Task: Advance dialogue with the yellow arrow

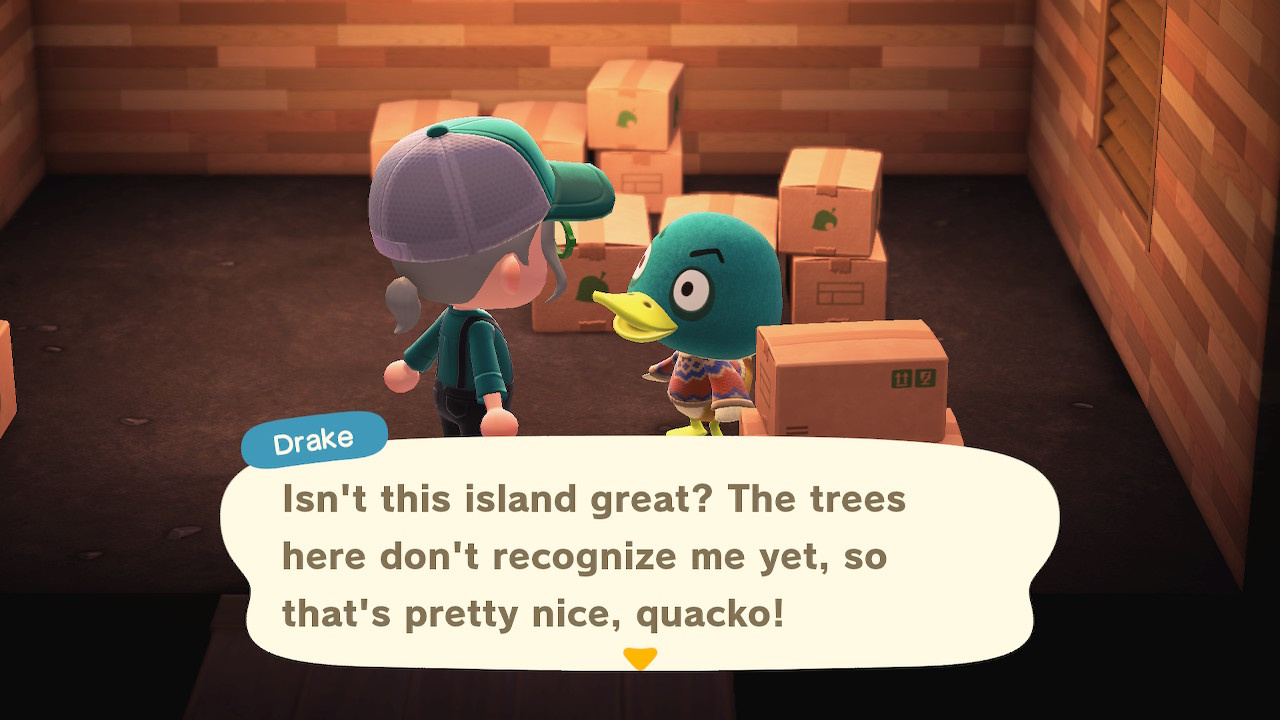Action: [639, 658]
